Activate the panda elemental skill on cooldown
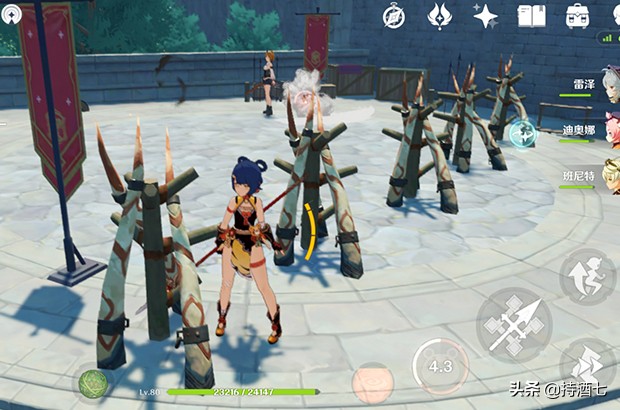The height and width of the screenshot is (410, 620). pos(440,366)
